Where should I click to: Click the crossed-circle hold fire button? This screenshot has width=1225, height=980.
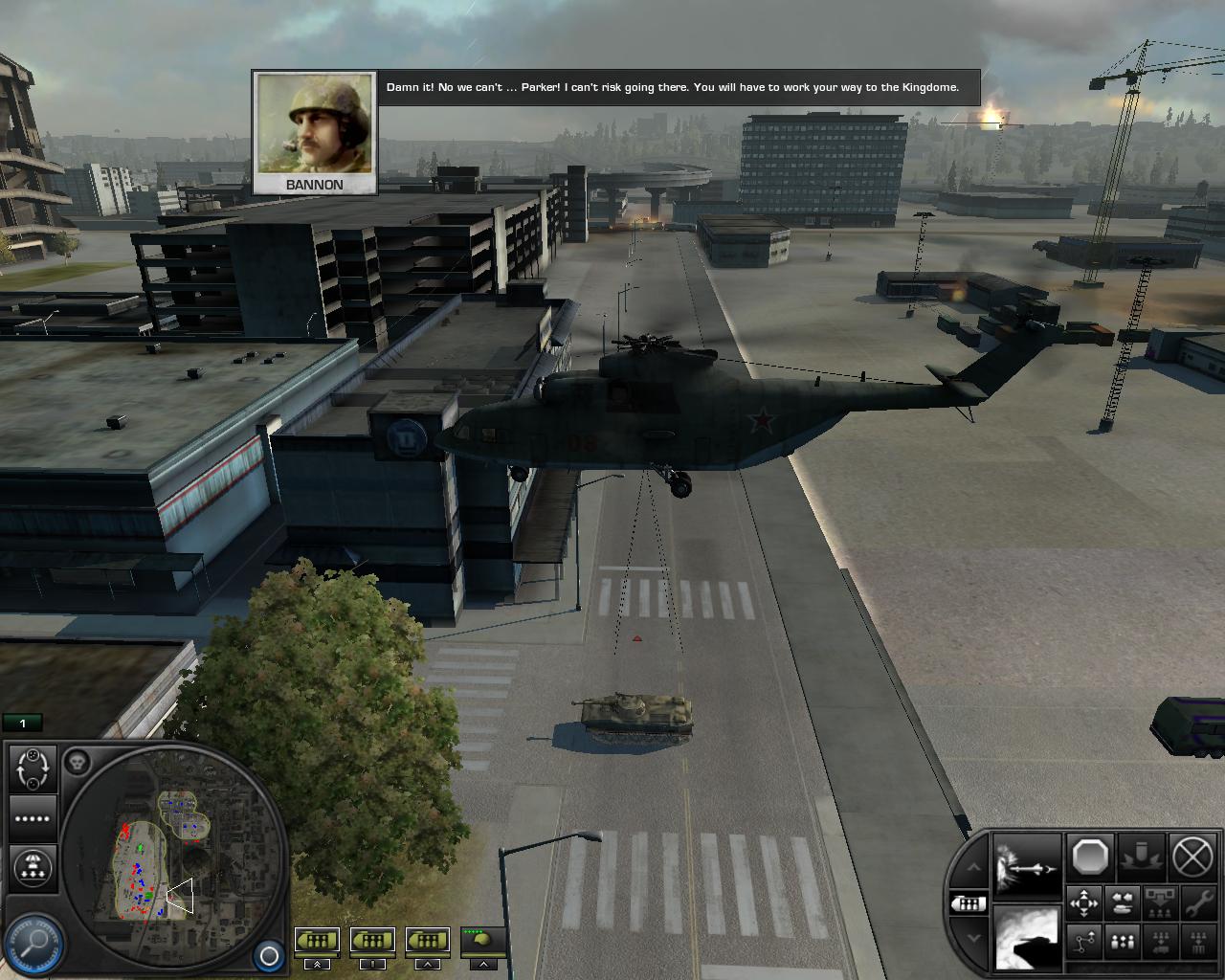(1193, 857)
